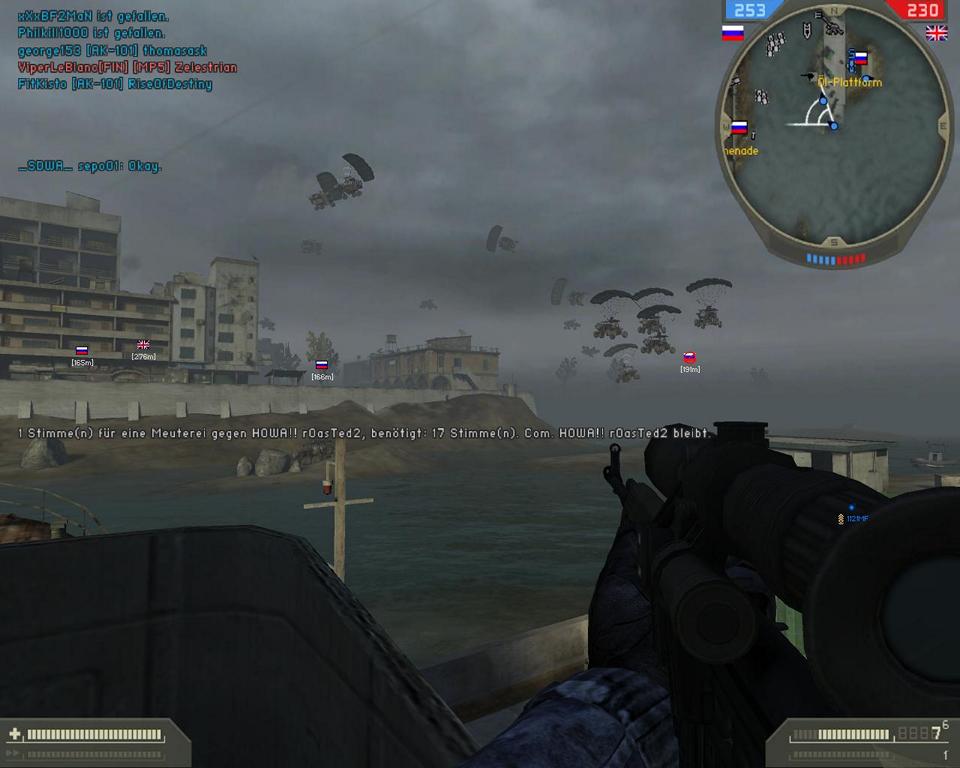Select the British control point marker at 278m
Image resolution: width=960 pixels, height=768 pixels.
(143, 345)
